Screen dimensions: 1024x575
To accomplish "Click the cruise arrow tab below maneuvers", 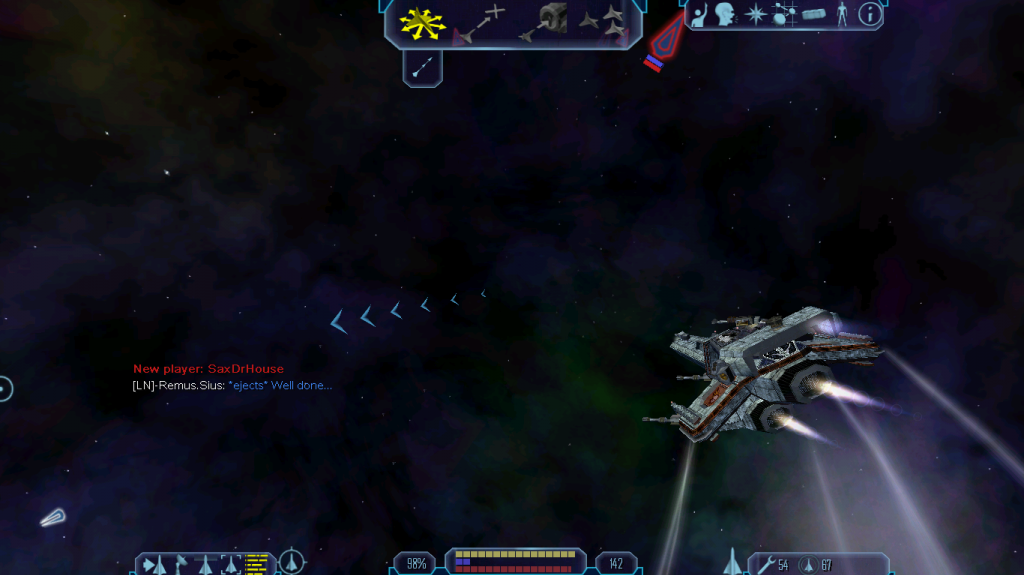I will [x=423, y=66].
